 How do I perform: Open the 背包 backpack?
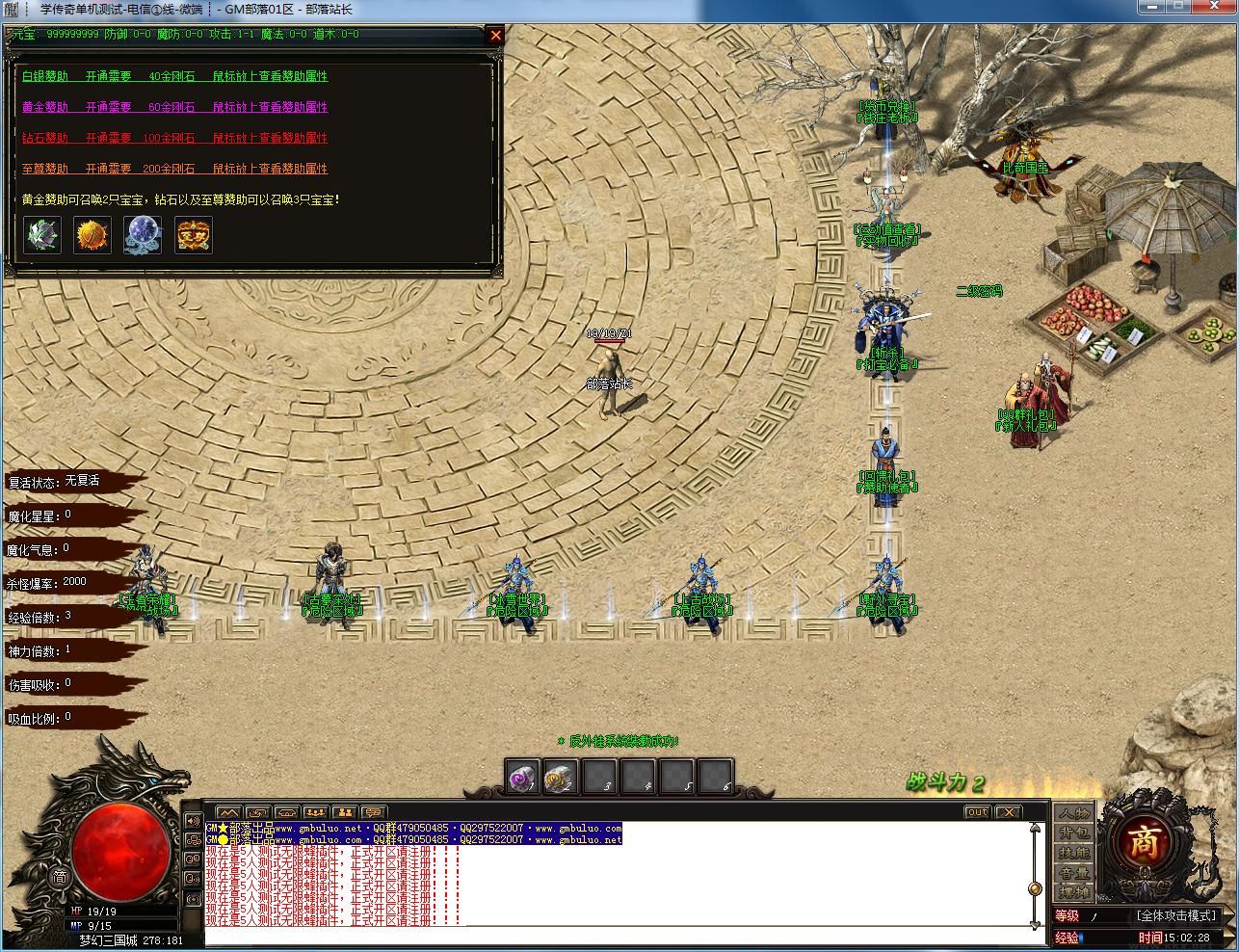[1074, 833]
